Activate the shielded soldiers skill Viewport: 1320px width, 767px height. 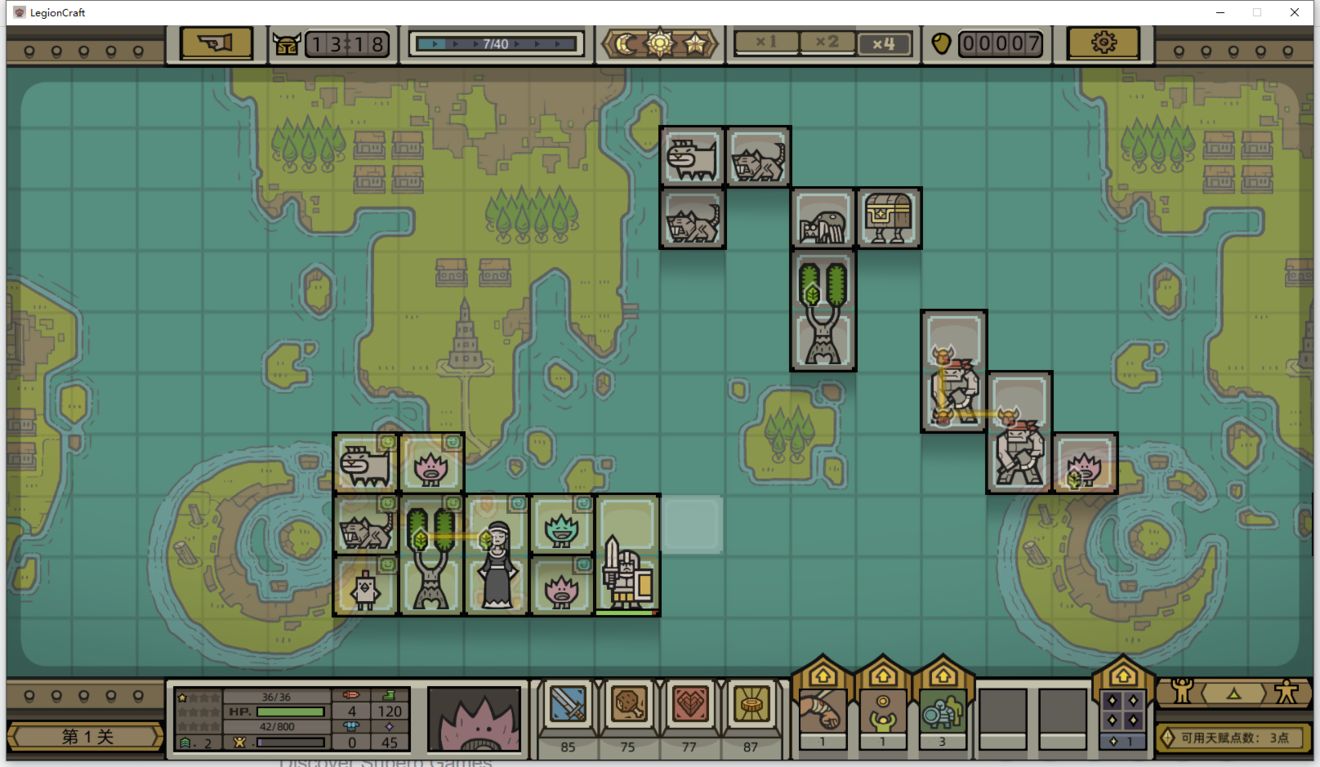[x=942, y=711]
